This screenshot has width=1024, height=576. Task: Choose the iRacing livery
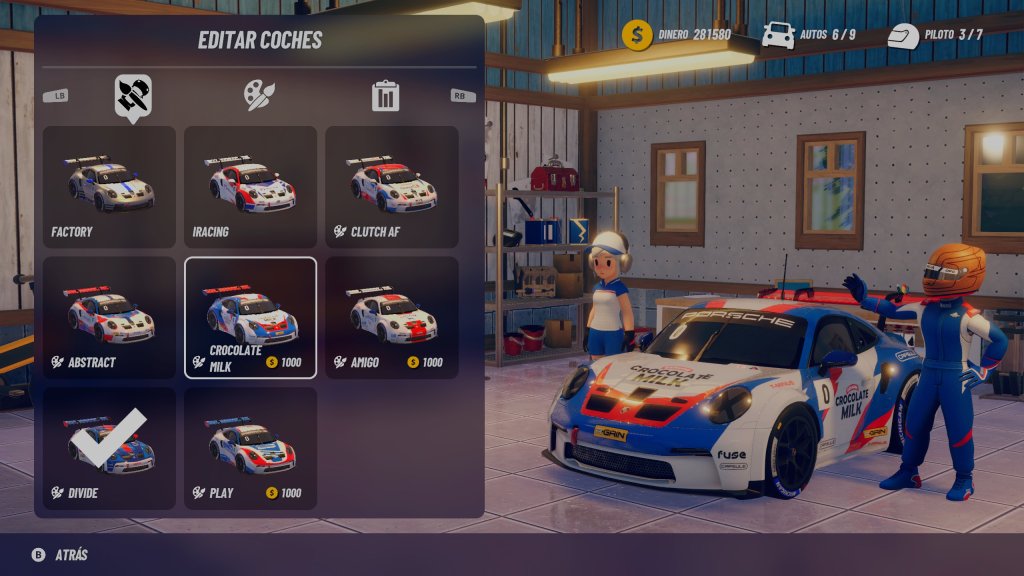[250, 187]
